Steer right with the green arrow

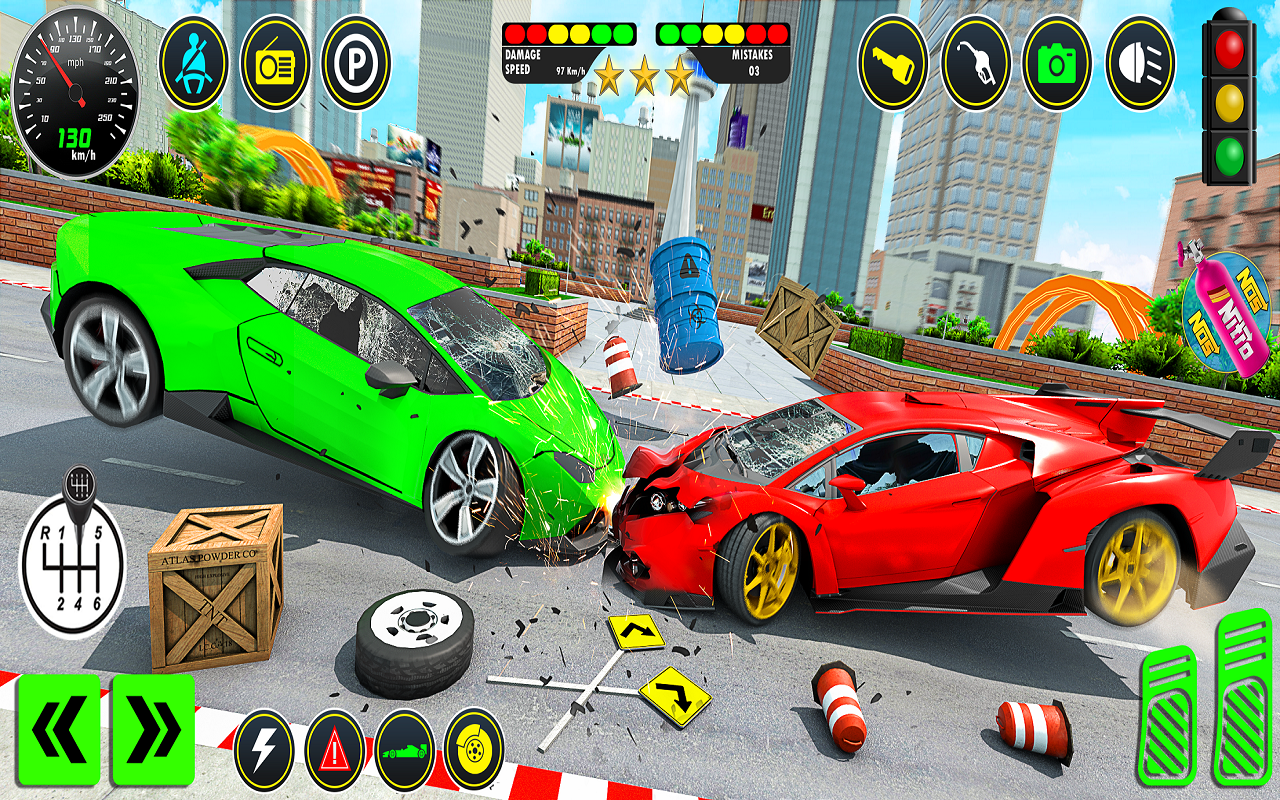[x=153, y=729]
